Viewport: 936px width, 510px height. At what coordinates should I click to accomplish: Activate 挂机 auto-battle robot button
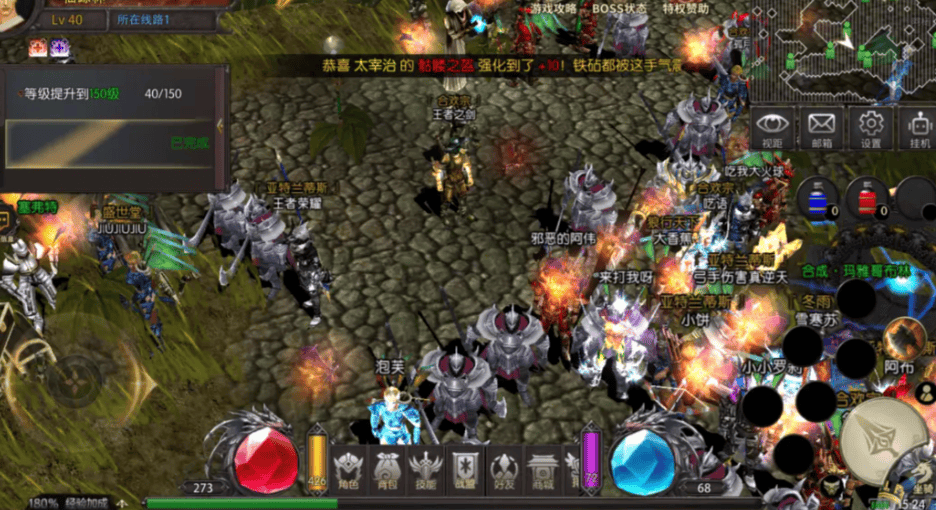coord(916,127)
